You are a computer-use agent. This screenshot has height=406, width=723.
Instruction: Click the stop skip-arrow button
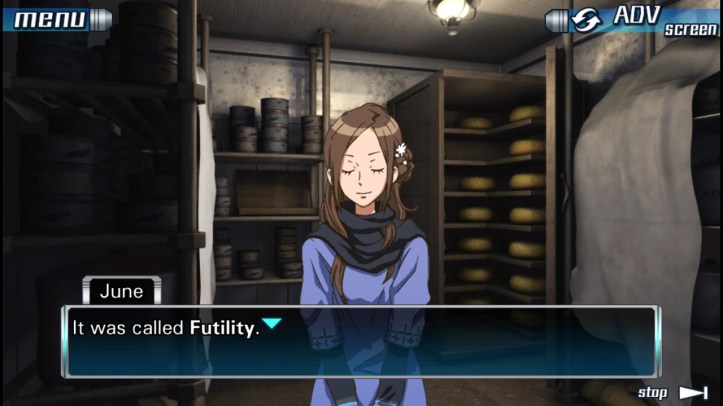[674, 392]
